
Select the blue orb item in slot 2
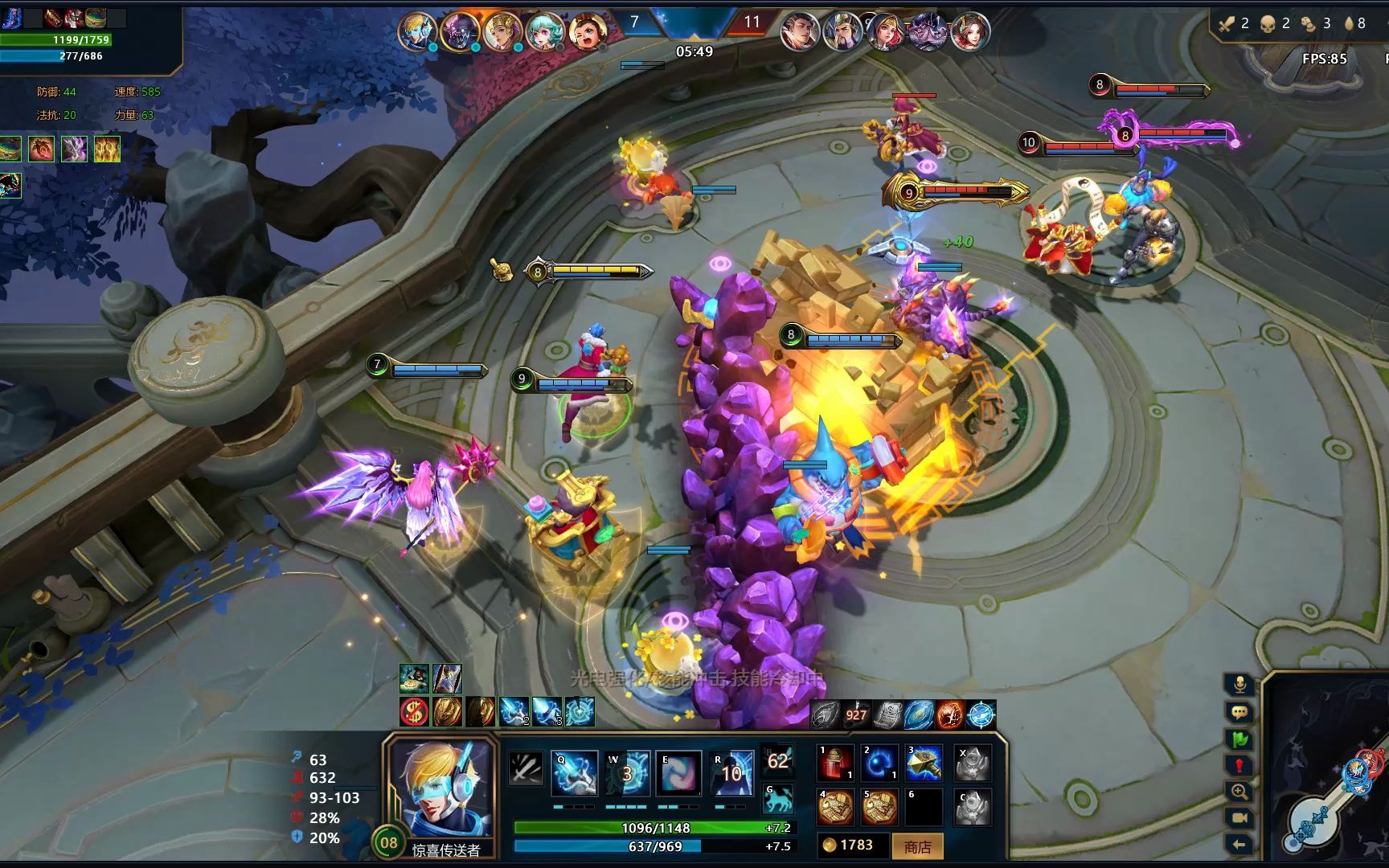[x=879, y=764]
